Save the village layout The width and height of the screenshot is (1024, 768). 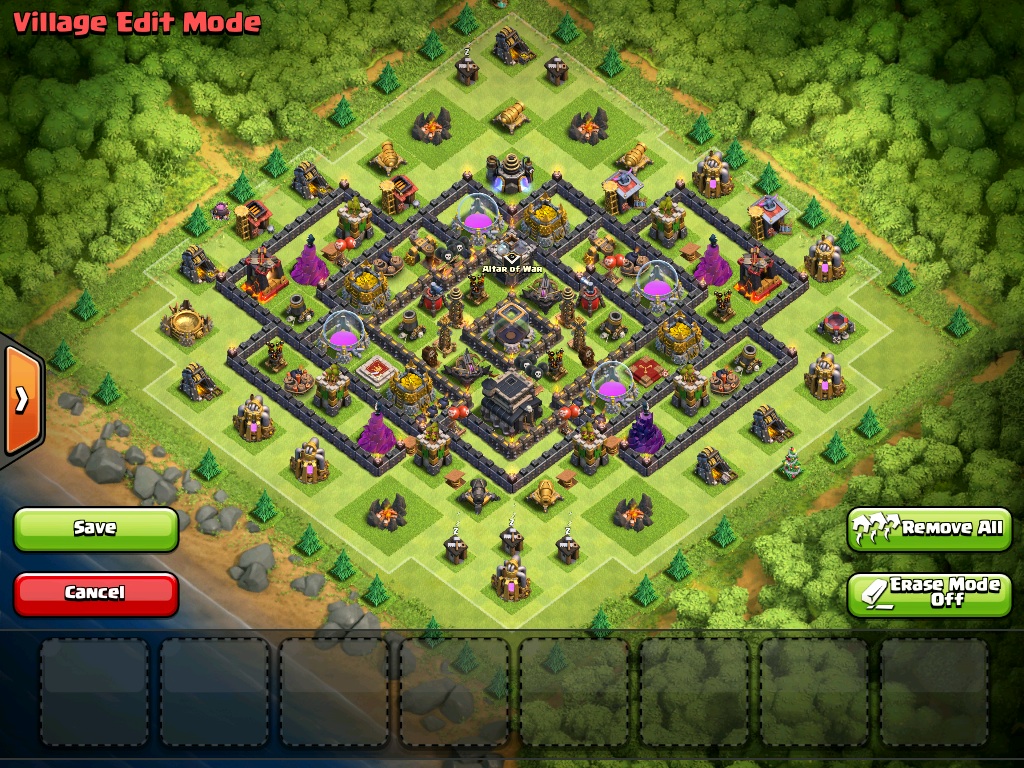[x=96, y=528]
